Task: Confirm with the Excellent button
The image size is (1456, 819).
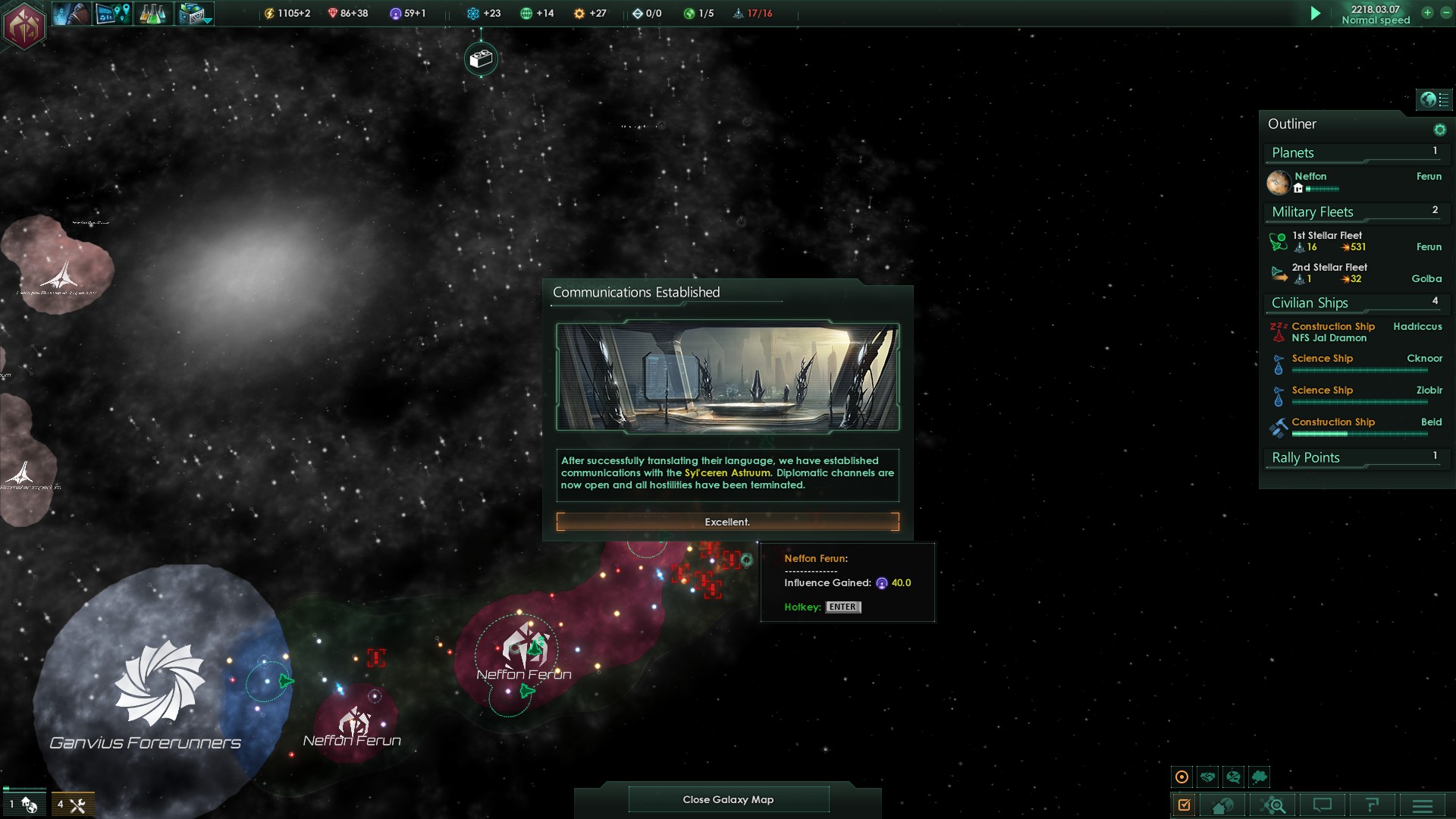Action: click(x=727, y=522)
